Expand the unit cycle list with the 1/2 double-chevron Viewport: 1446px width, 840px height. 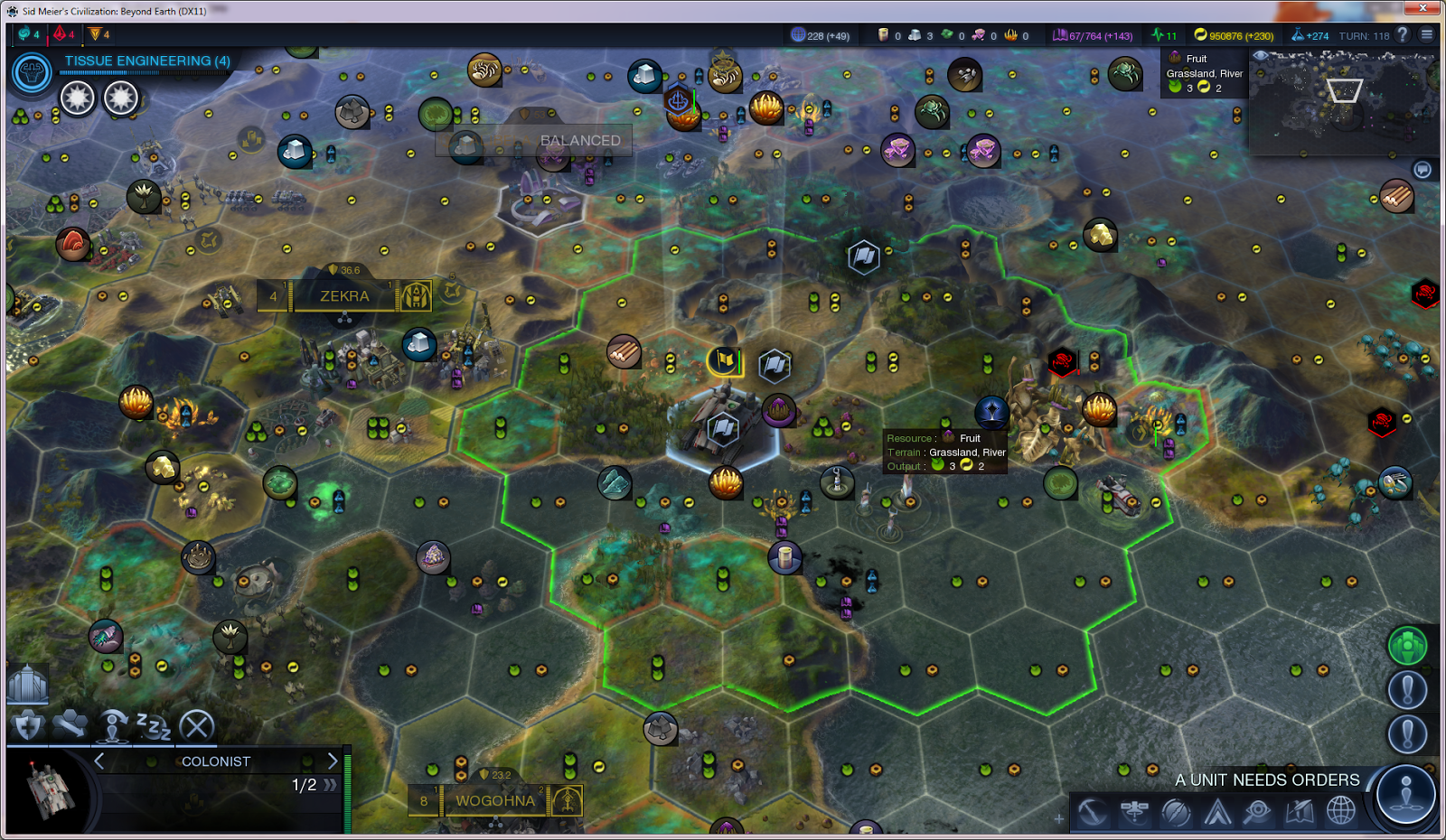pos(329,786)
